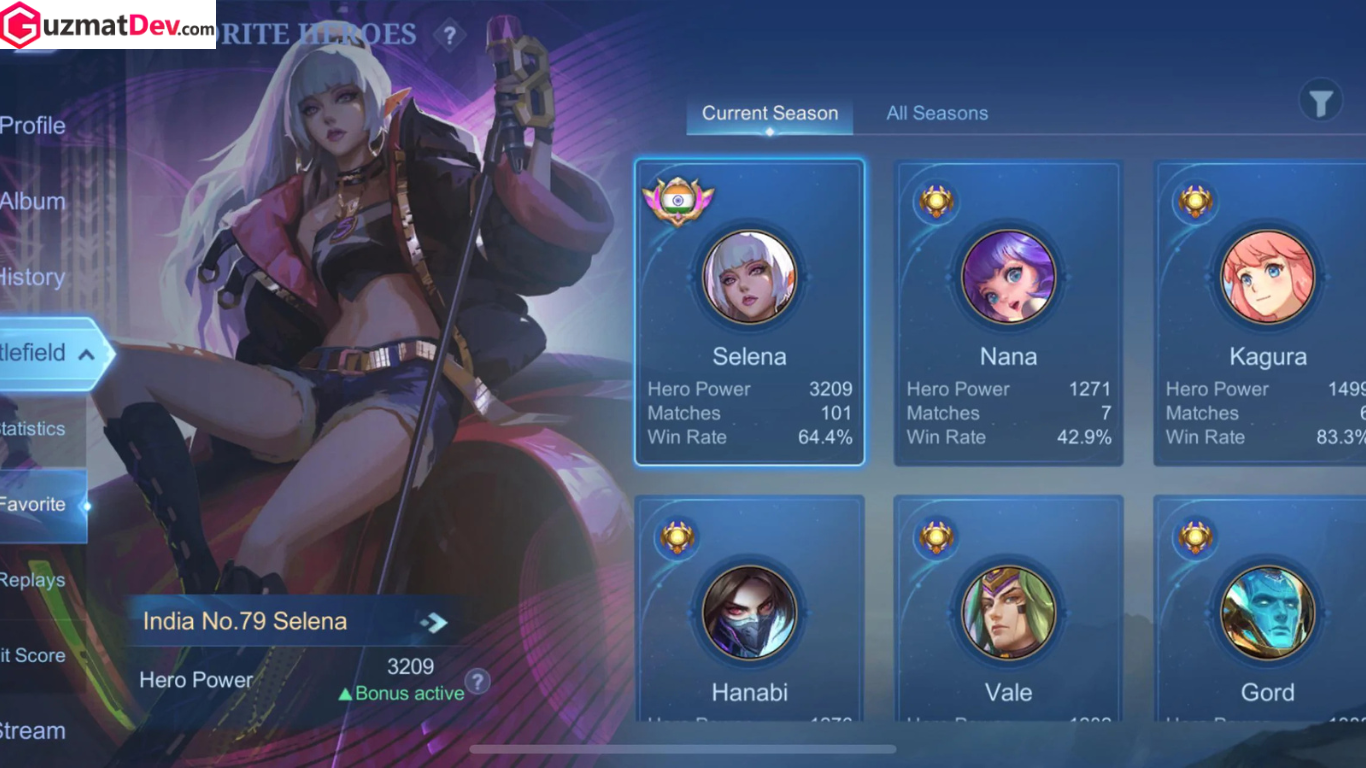
Task: Open the hero filter icon
Action: (1320, 100)
